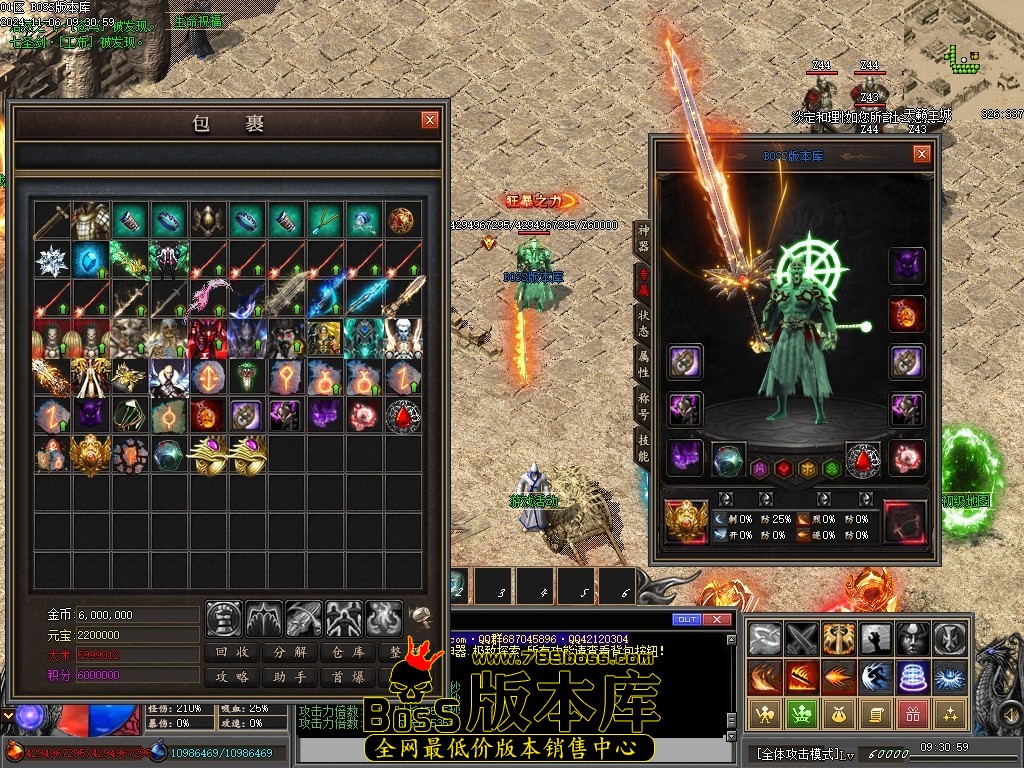Click the 助手 assistant button
The height and width of the screenshot is (768, 1024).
tap(290, 677)
